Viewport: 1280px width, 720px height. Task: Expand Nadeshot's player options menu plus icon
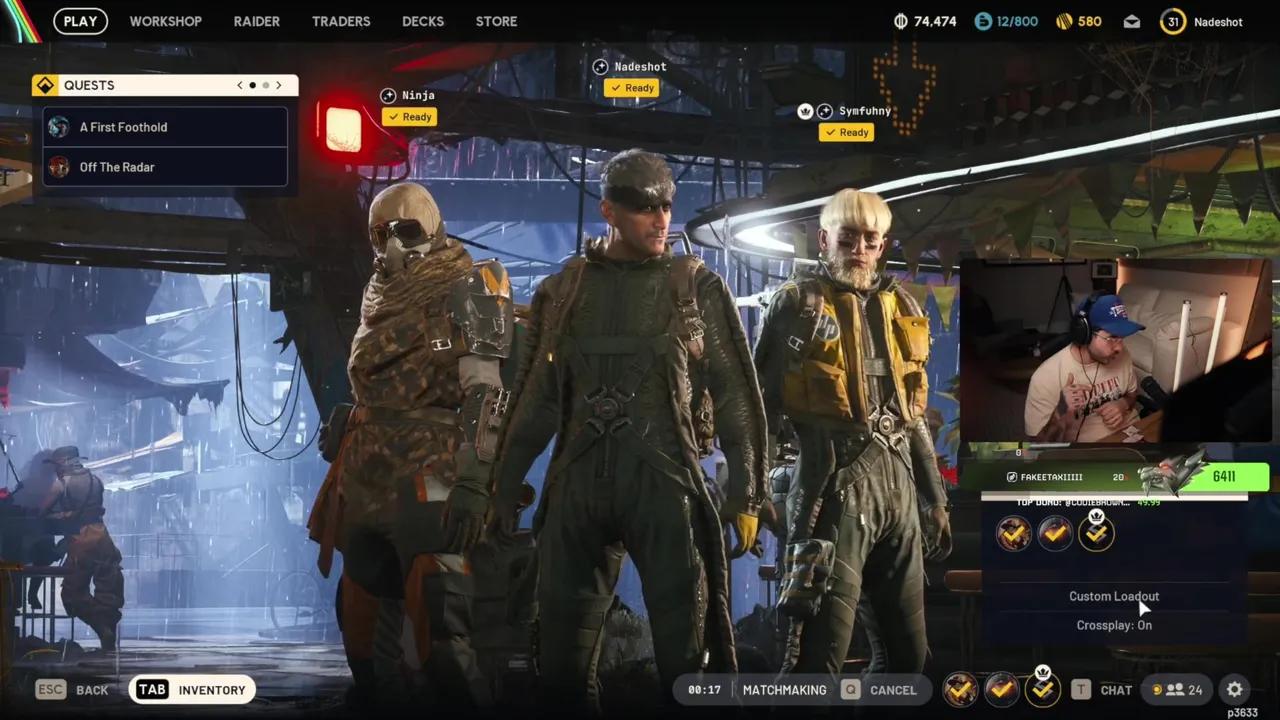[x=600, y=66]
